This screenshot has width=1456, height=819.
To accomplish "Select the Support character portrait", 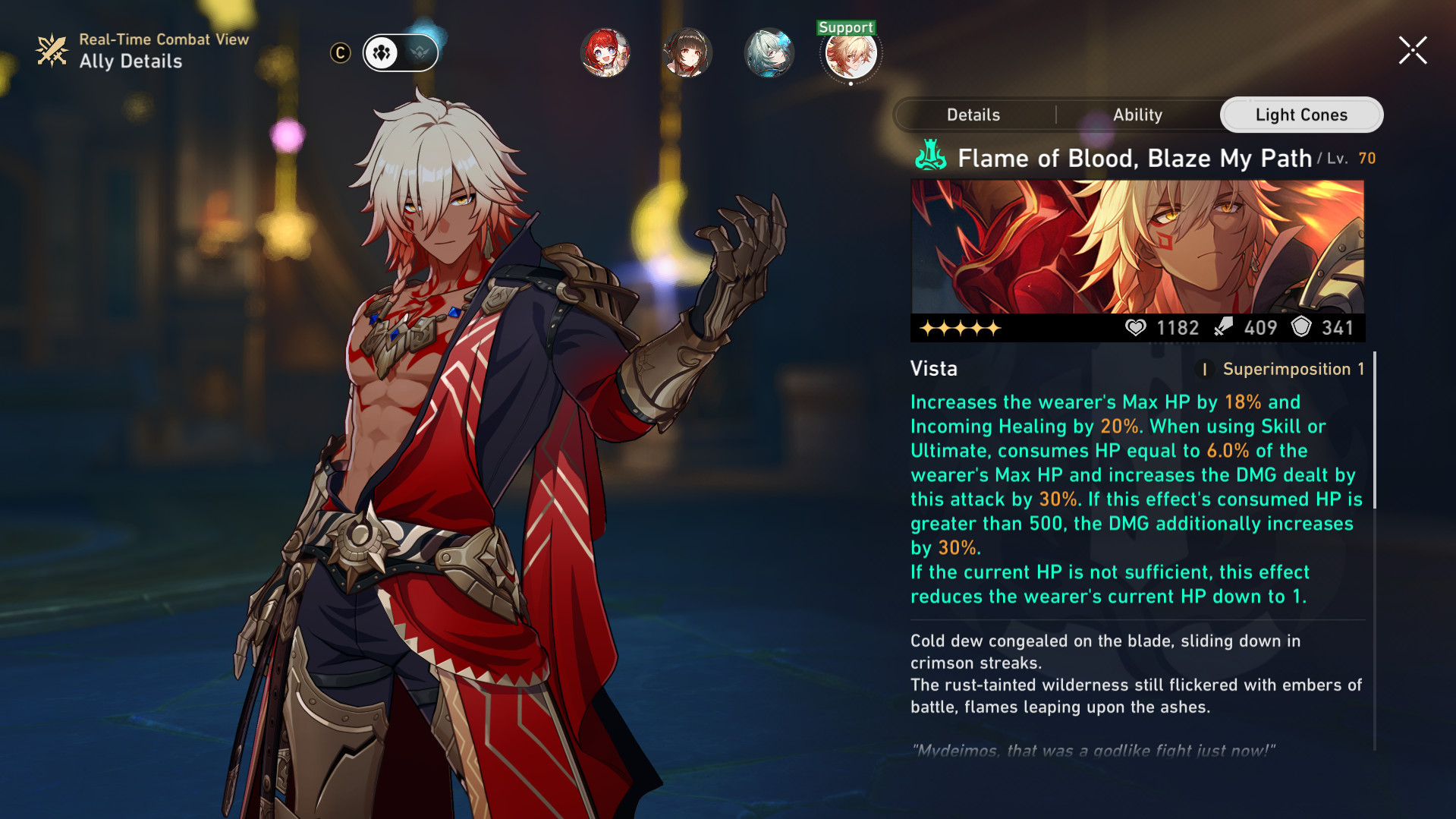I will [851, 53].
